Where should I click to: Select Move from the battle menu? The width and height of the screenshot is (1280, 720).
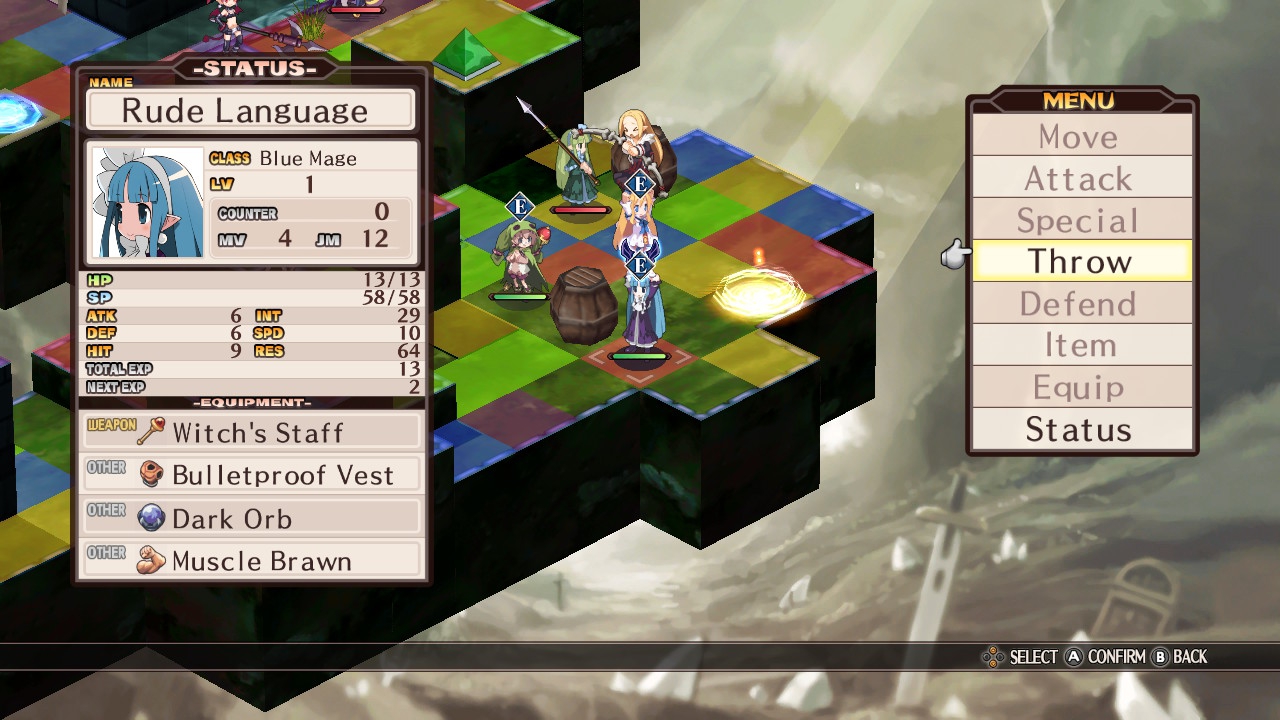click(1081, 136)
